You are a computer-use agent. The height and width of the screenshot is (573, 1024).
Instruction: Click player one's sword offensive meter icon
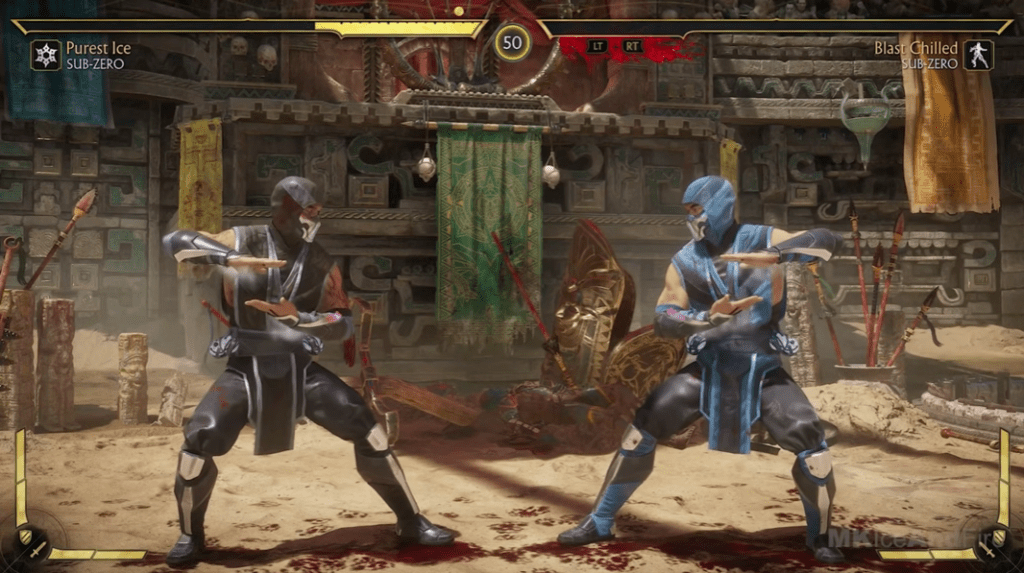tap(40, 549)
